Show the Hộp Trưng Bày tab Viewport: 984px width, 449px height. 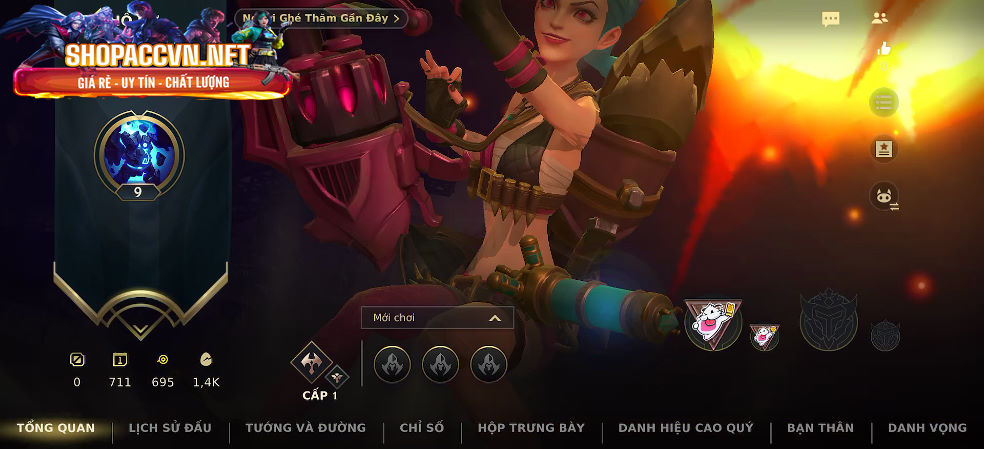click(x=531, y=428)
